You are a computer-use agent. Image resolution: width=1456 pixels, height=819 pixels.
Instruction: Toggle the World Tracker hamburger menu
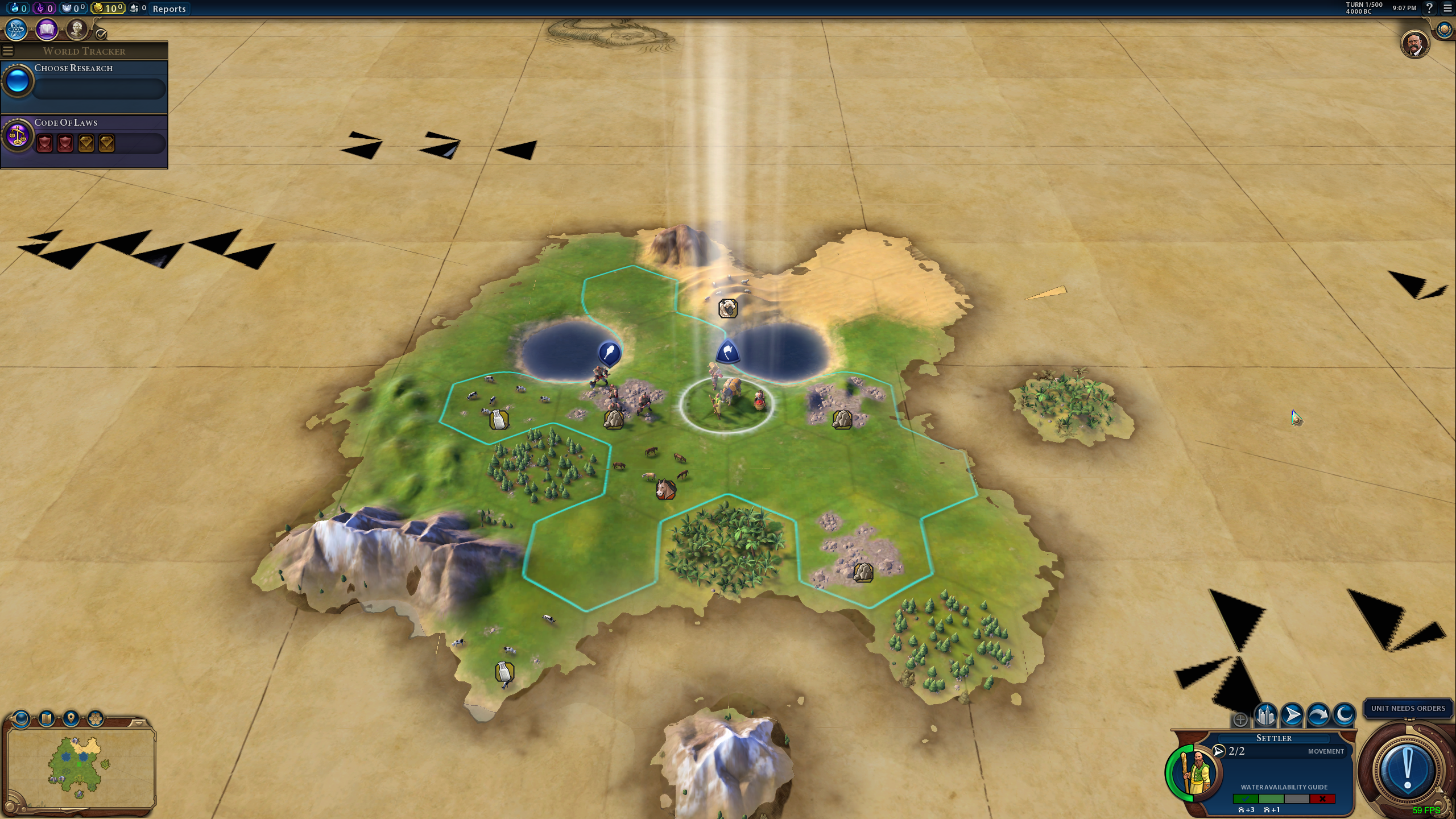[8, 51]
